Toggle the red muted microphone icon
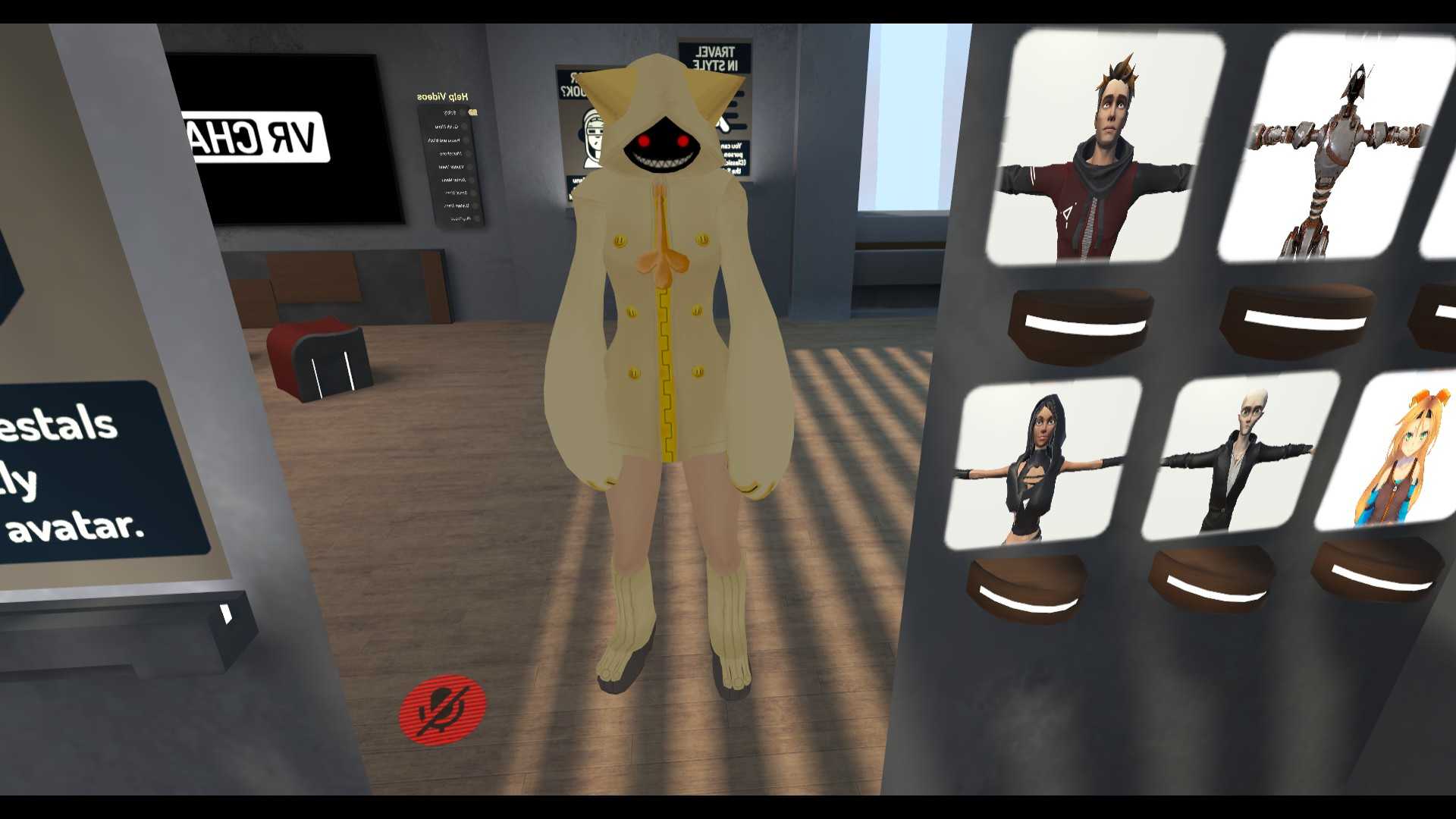Screen dimensions: 1456x819 click(x=443, y=711)
